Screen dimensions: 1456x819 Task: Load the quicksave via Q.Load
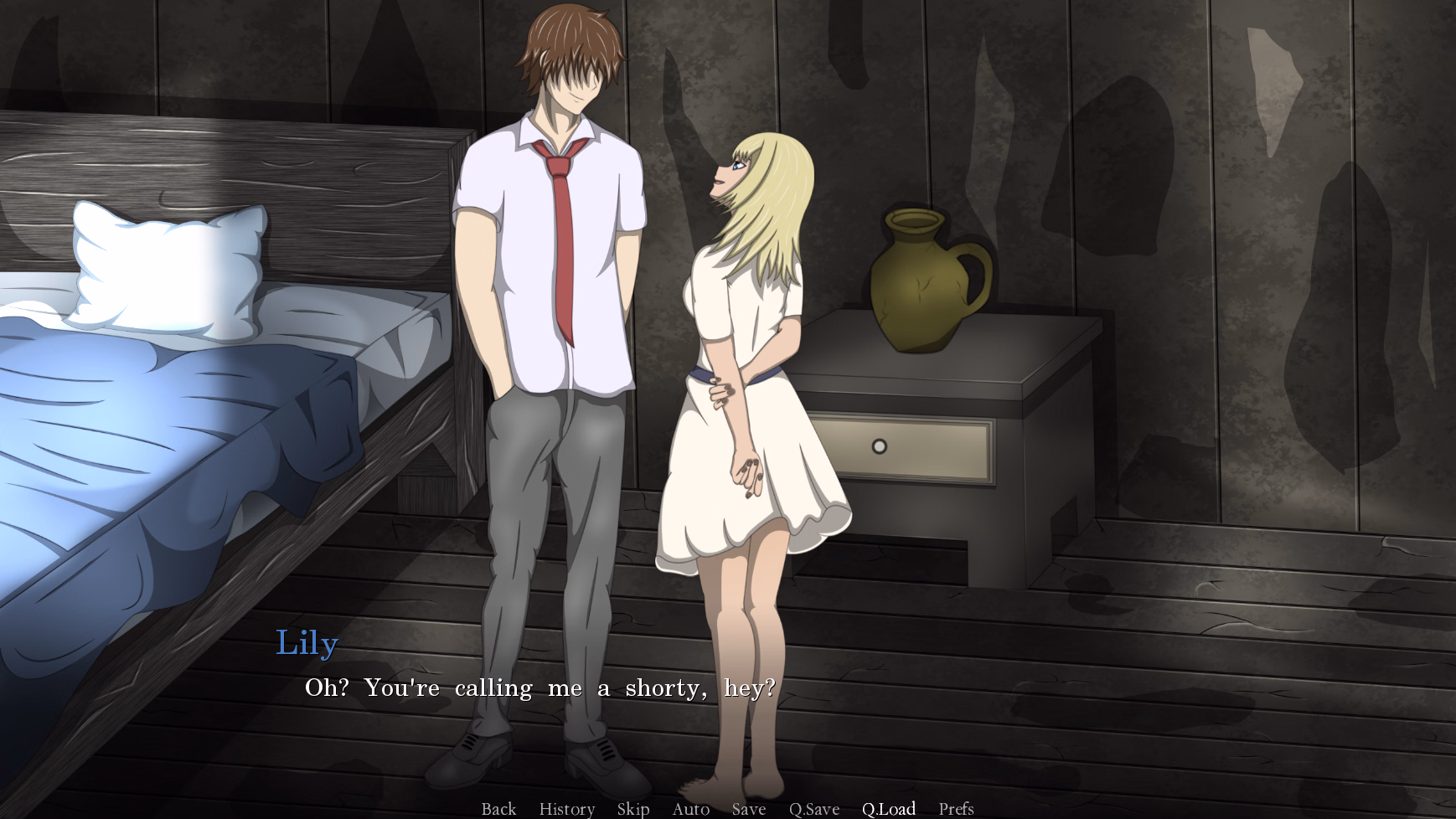(x=891, y=809)
